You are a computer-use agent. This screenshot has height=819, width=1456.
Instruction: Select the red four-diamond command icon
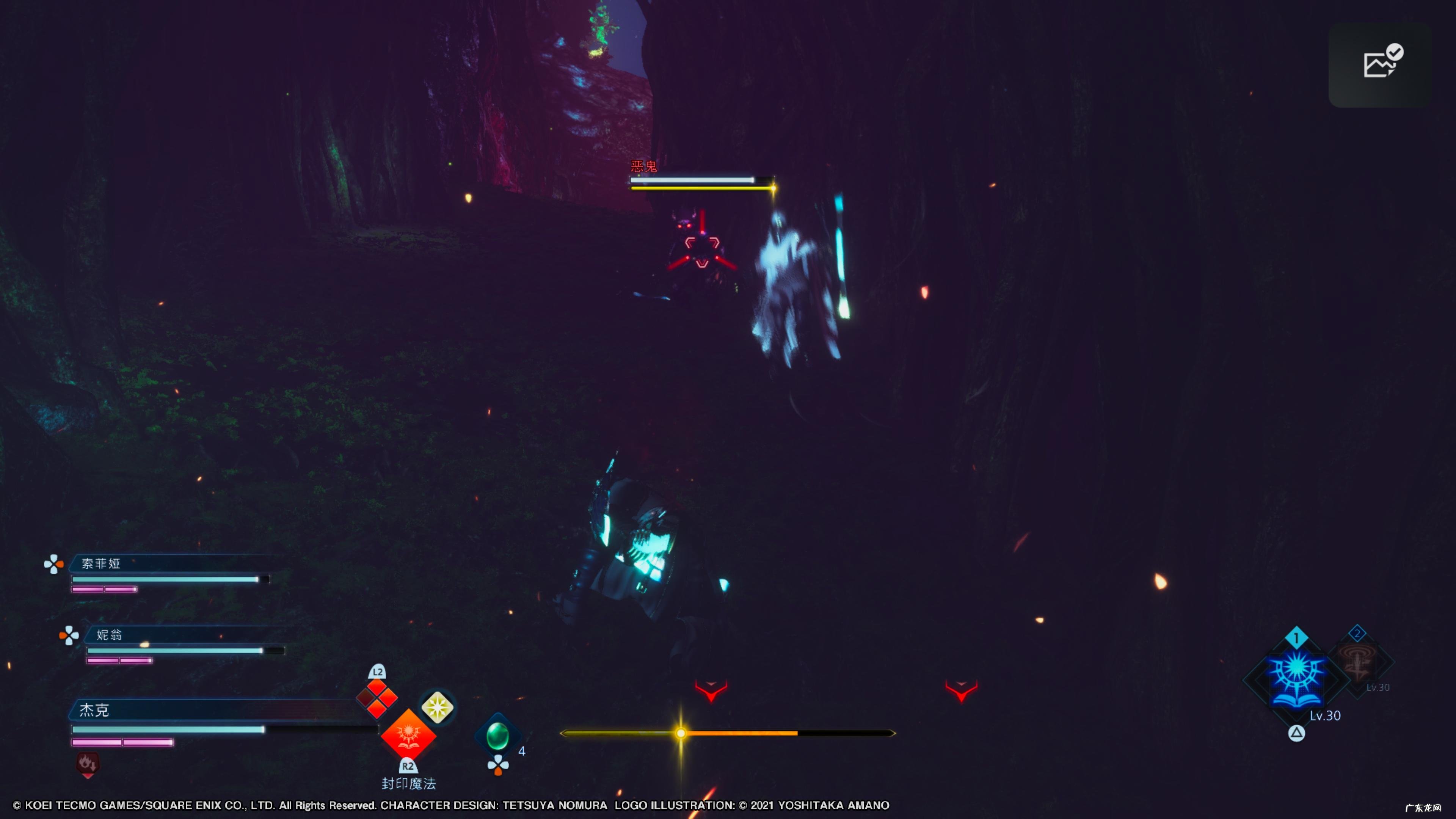(x=377, y=698)
